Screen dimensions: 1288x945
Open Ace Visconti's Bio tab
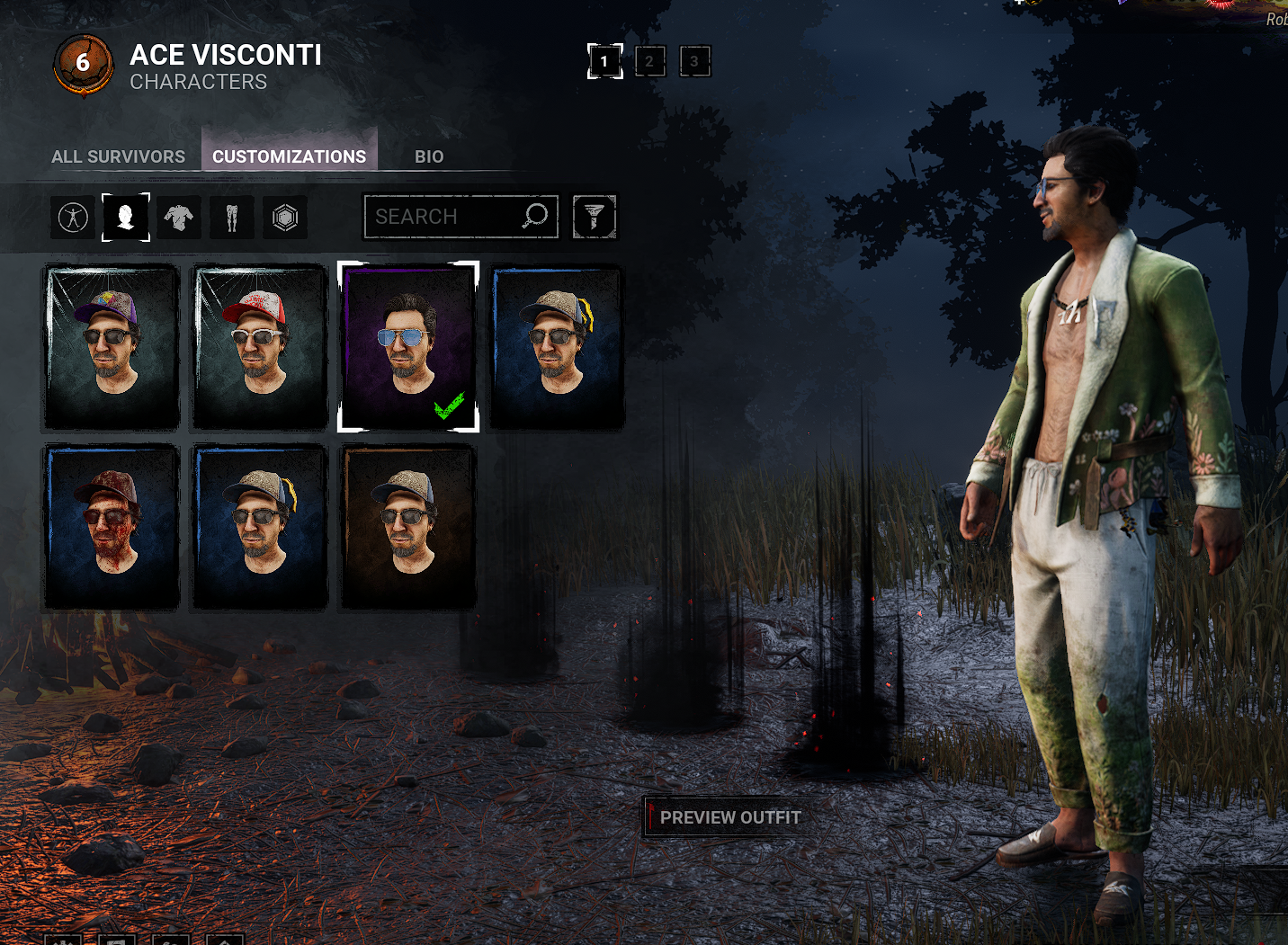[x=429, y=156]
